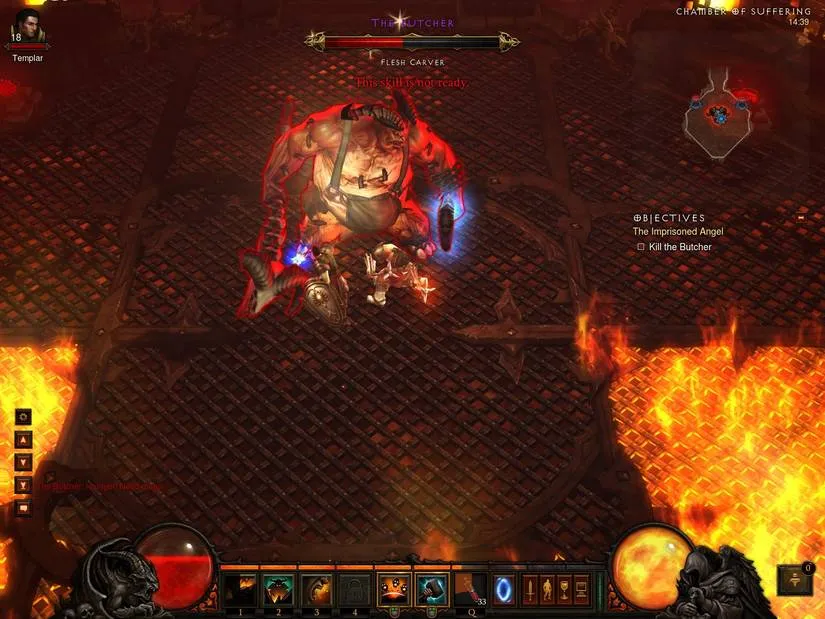Use the hammer secondary mouse skill

pos(432,589)
